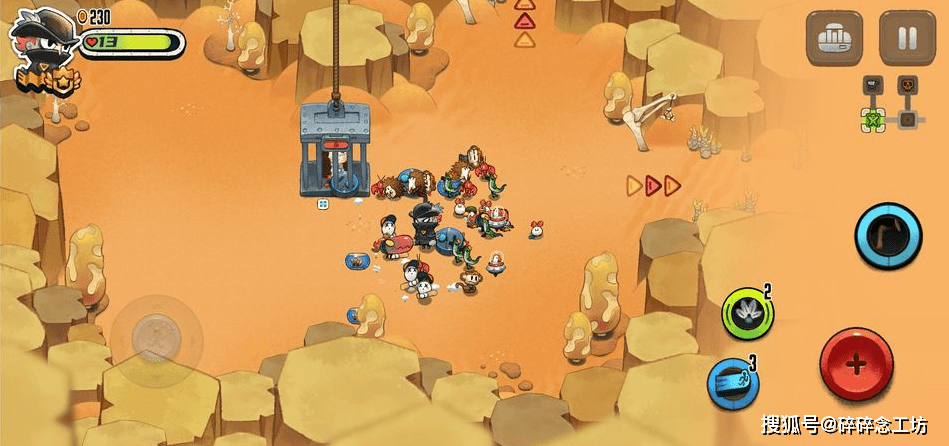Trigger the large blue weapon button
Viewport: 949px width, 446px height.
(x=887, y=237)
